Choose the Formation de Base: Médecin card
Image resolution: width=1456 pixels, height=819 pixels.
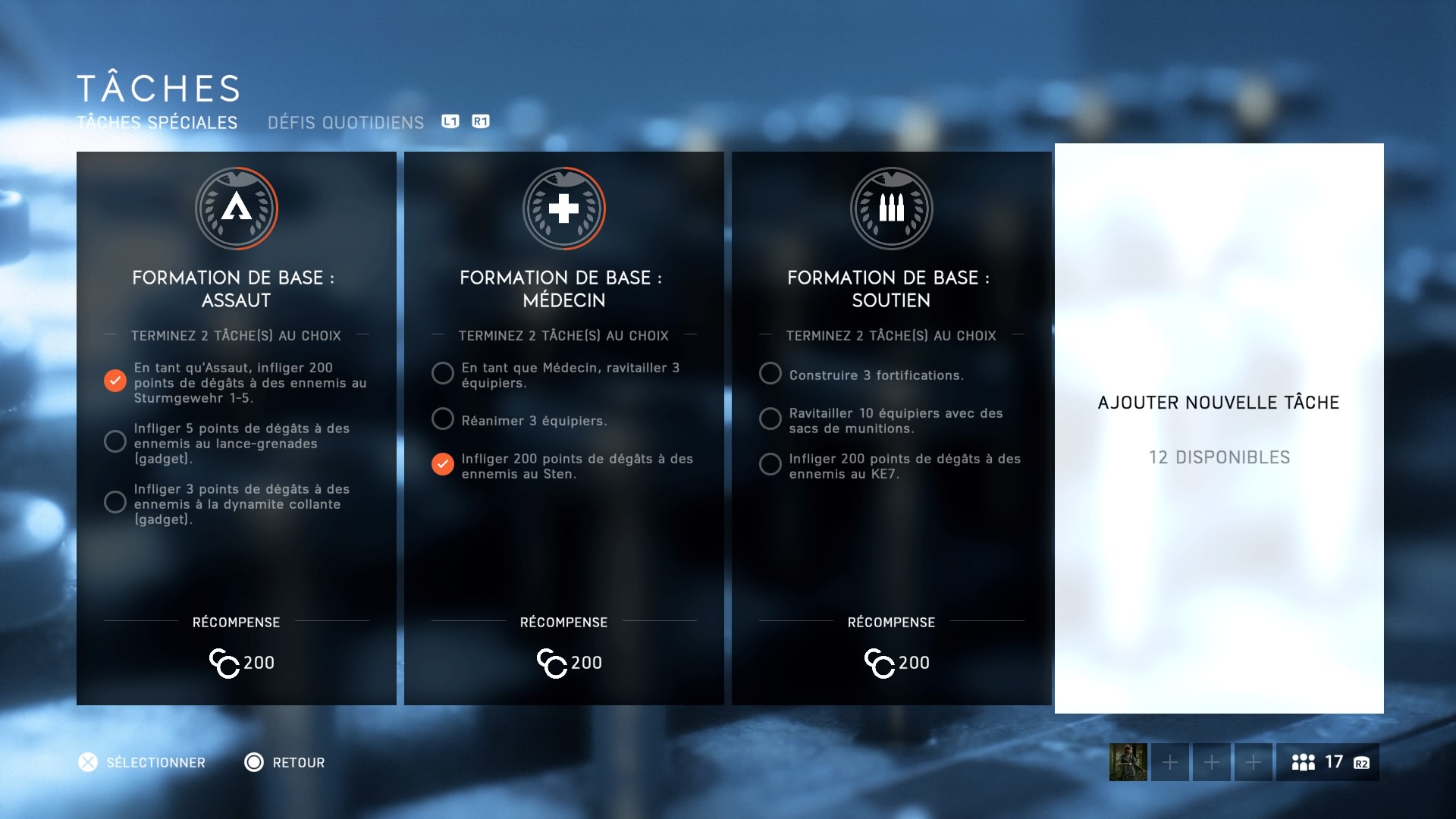pos(563,288)
